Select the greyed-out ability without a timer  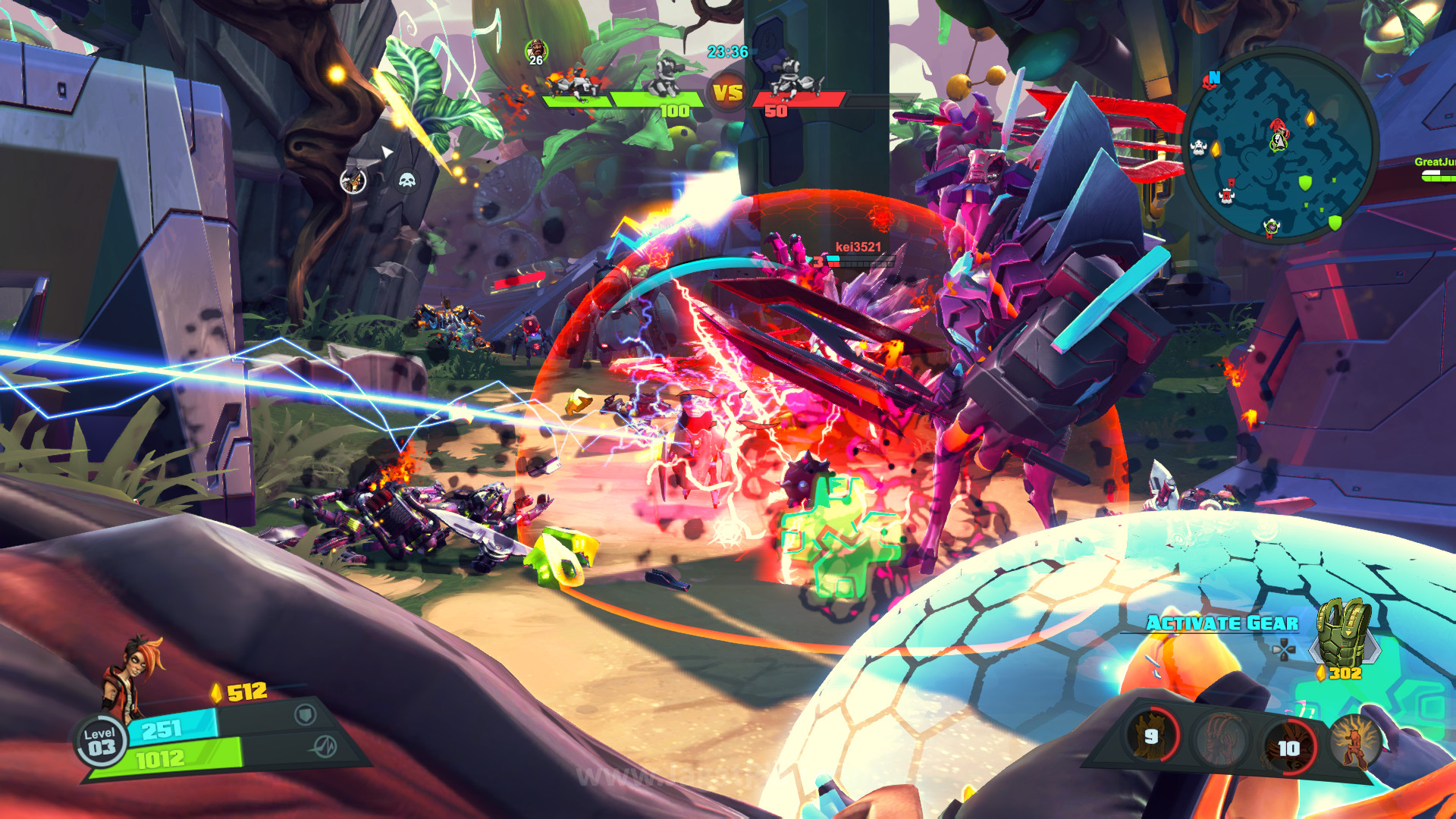pyautogui.click(x=1220, y=739)
